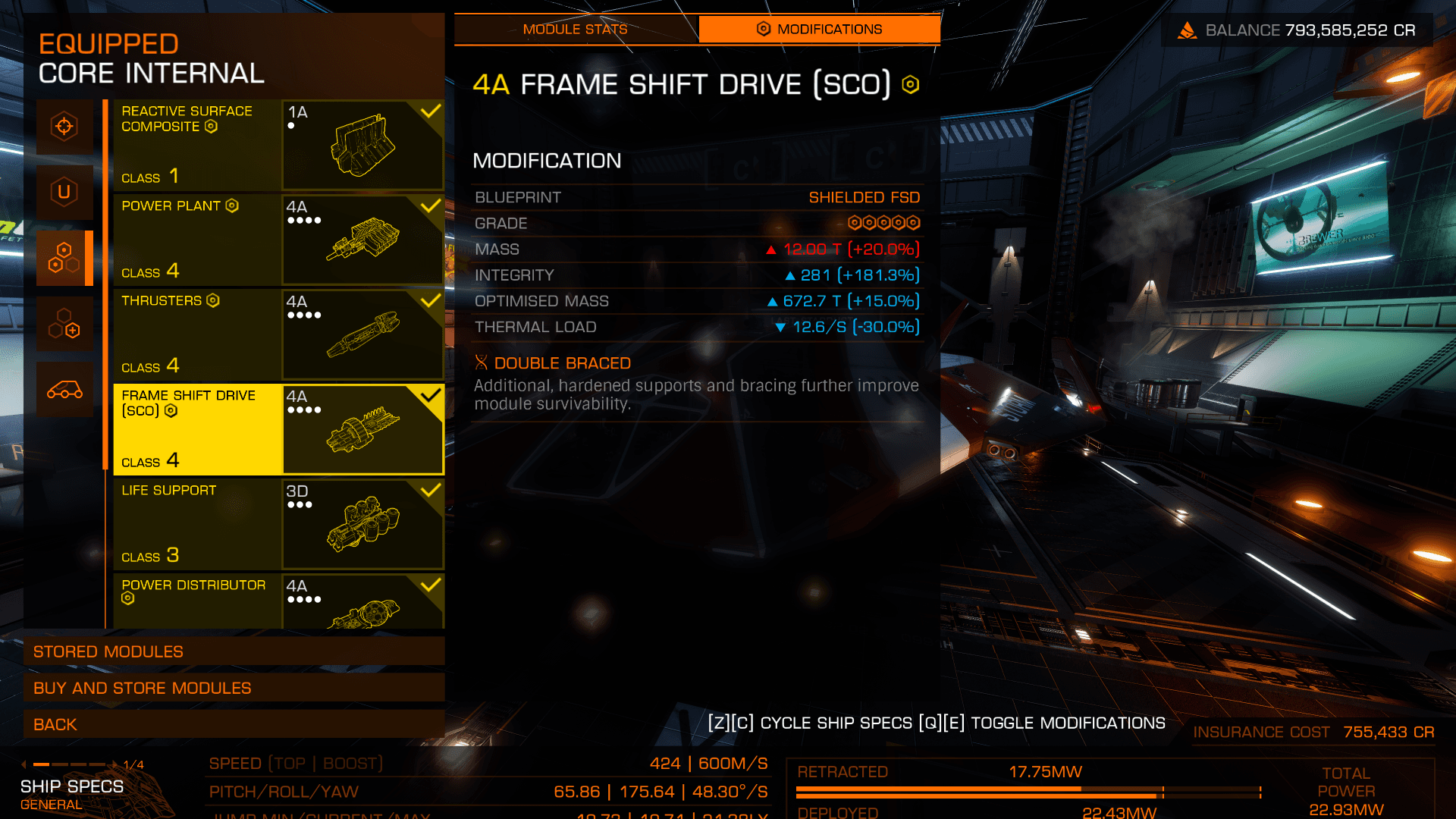This screenshot has height=819, width=1456.
Task: Open the optional internal hexagon-plus category
Action: click(64, 324)
